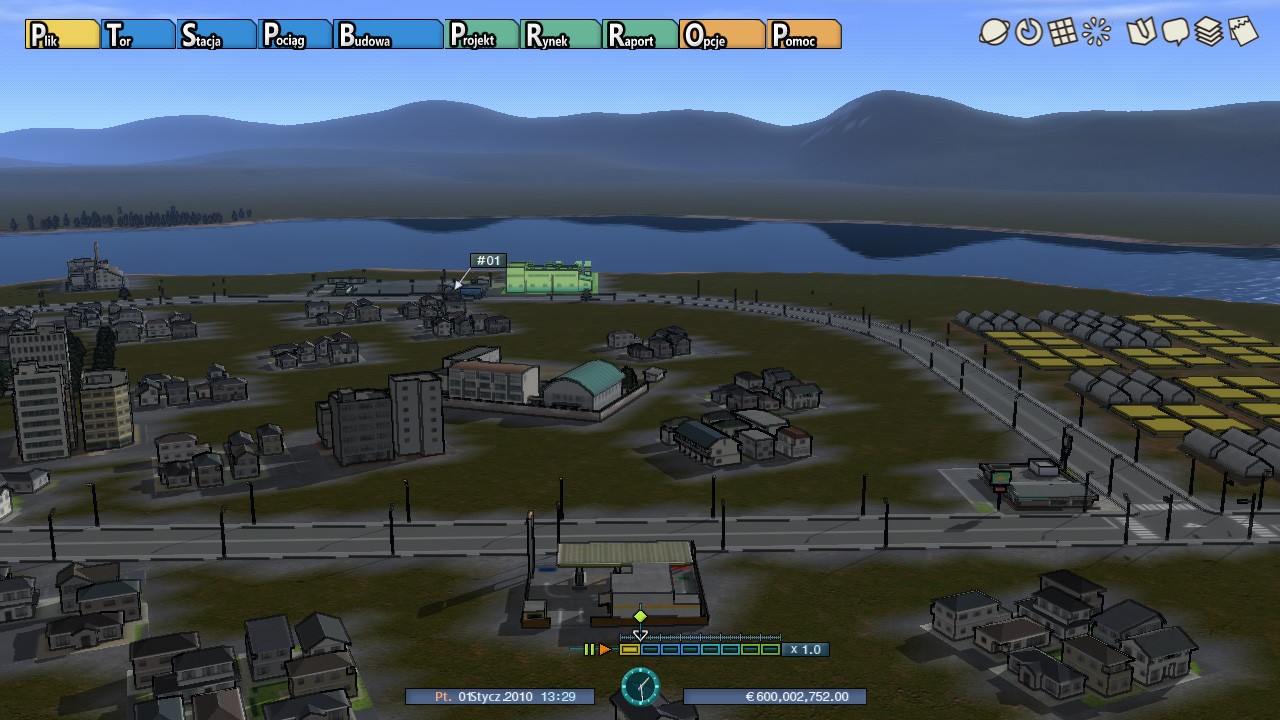1280x720 pixels.
Task: Click the radial sunburst icon
Action: [x=1097, y=32]
